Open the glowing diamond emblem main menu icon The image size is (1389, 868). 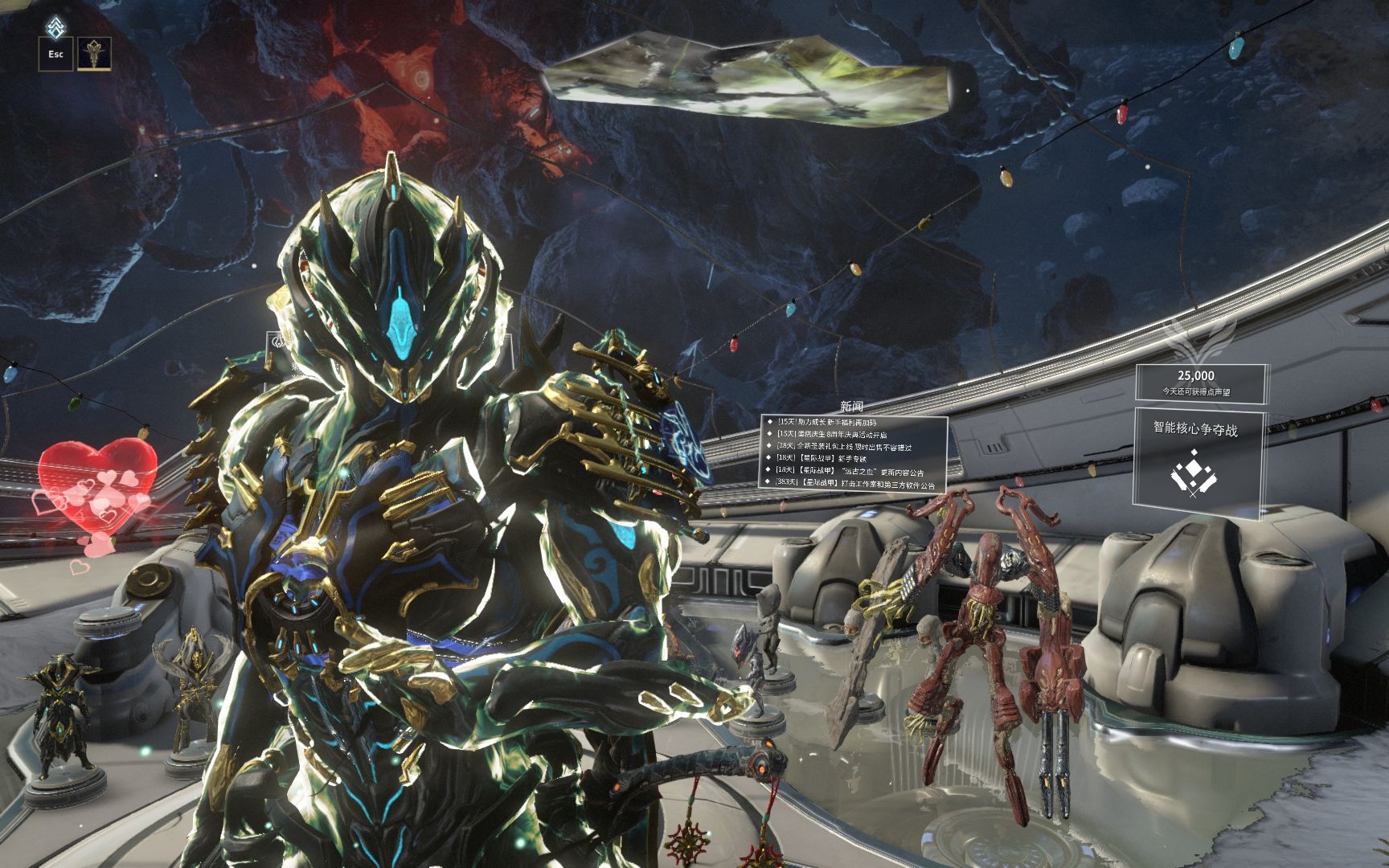(x=55, y=26)
